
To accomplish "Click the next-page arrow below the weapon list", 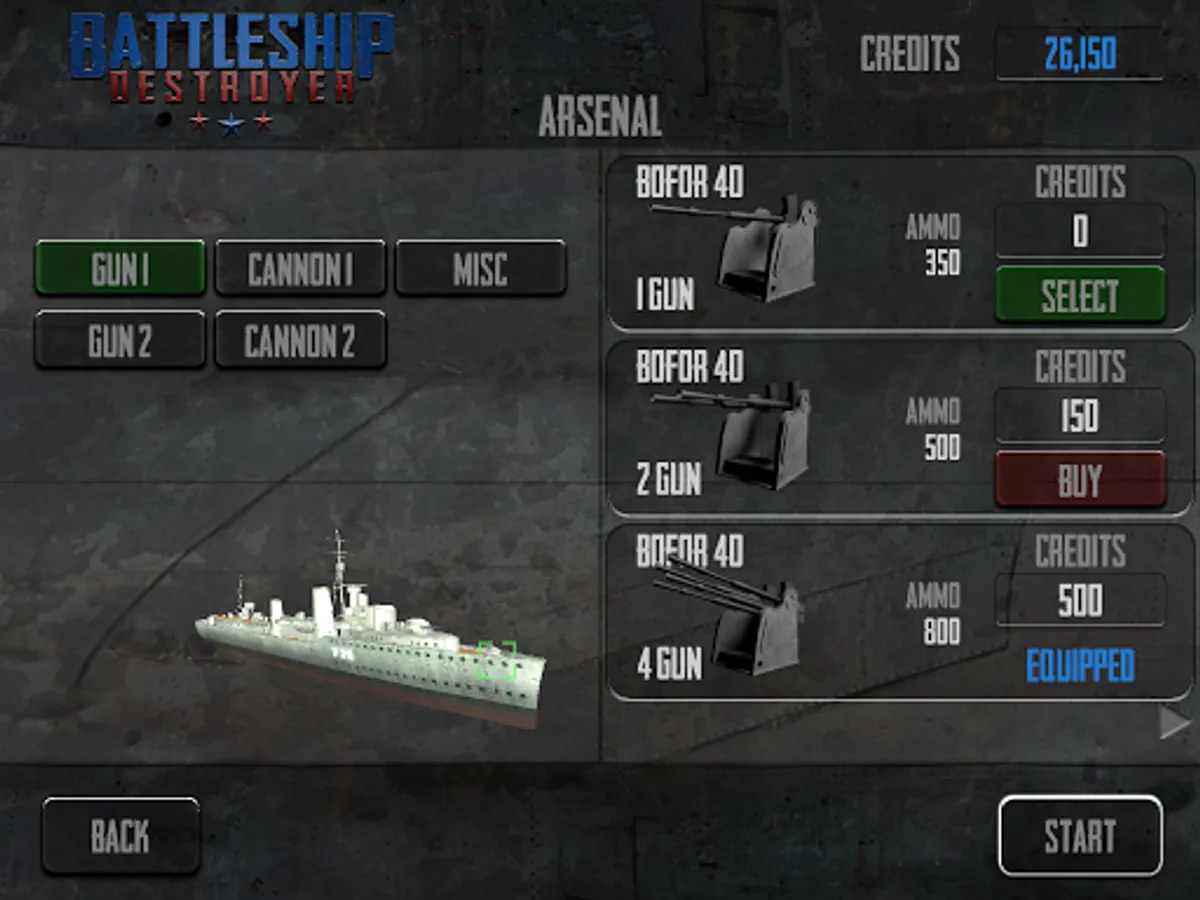I will 1174,723.
